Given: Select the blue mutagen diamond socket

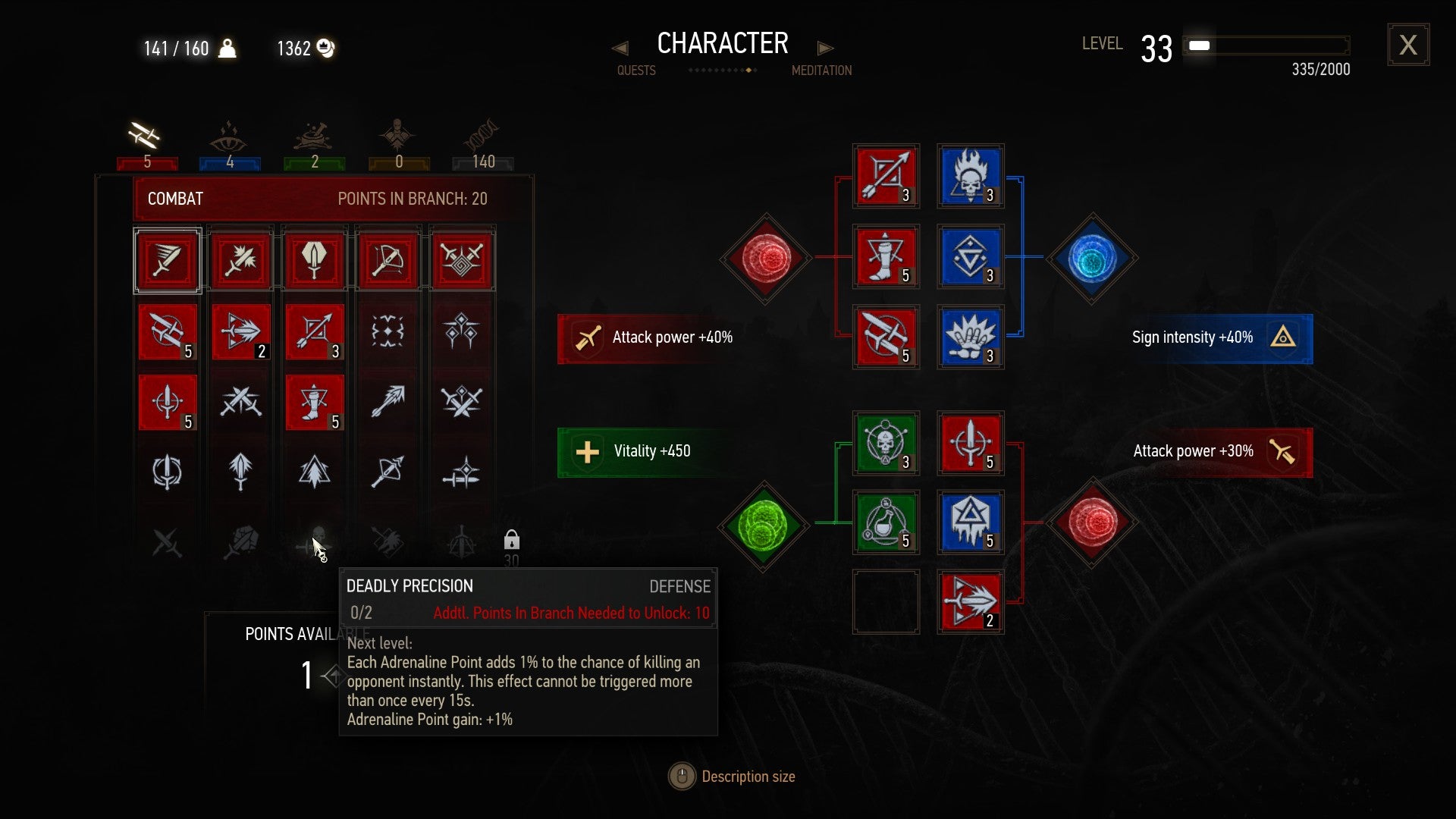Looking at the screenshot, I should (1092, 258).
